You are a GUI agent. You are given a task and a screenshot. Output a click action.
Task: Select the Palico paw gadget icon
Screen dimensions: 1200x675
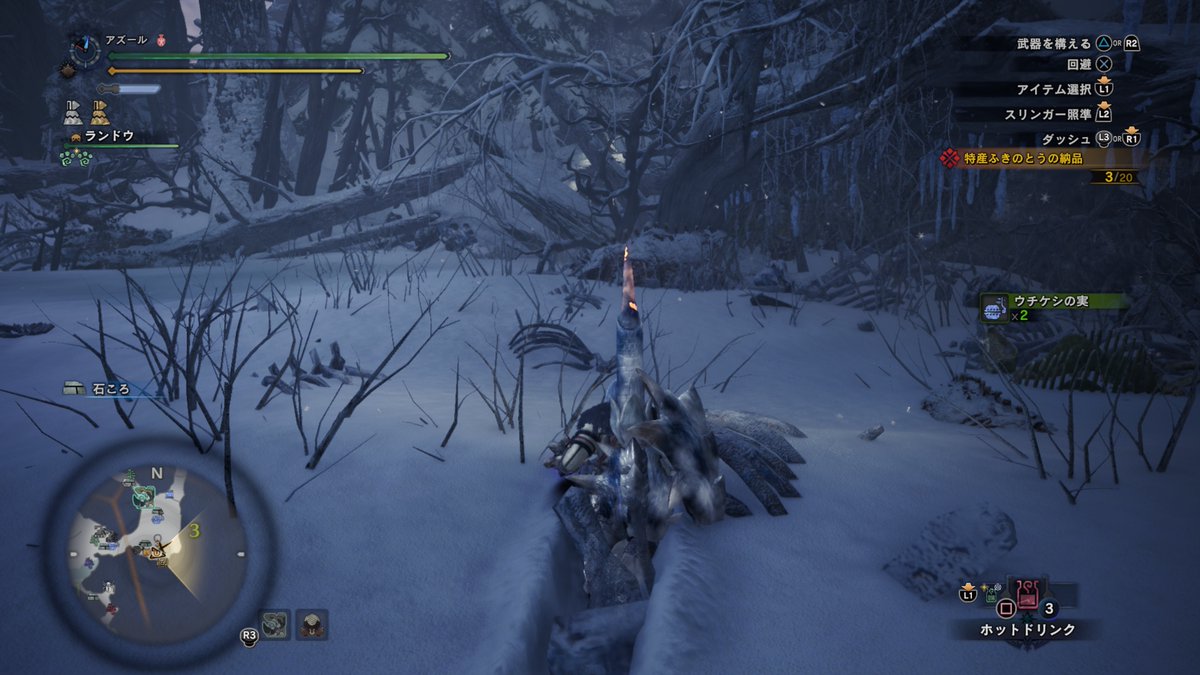(x=76, y=158)
